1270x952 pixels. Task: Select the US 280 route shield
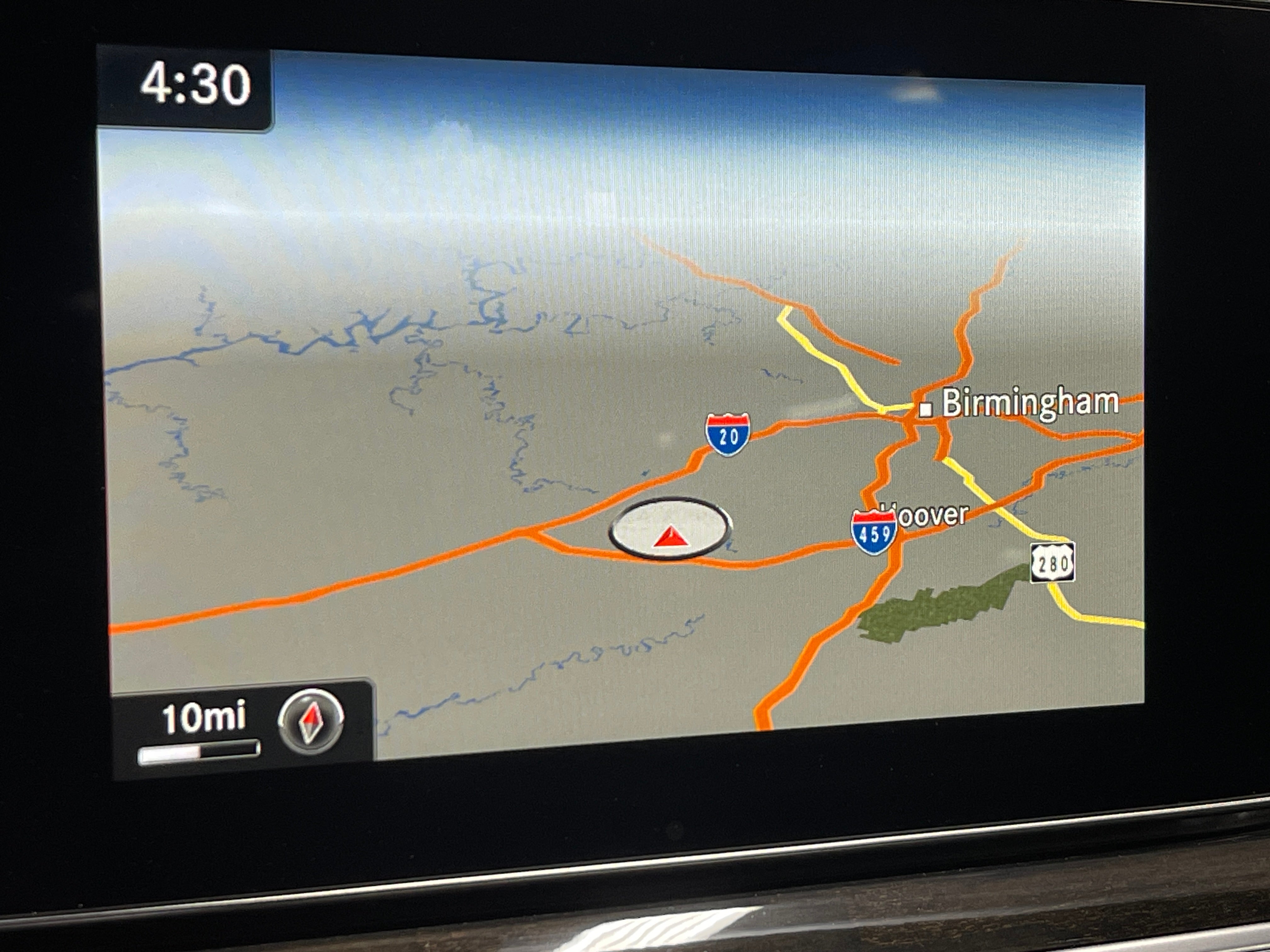coord(1052,562)
